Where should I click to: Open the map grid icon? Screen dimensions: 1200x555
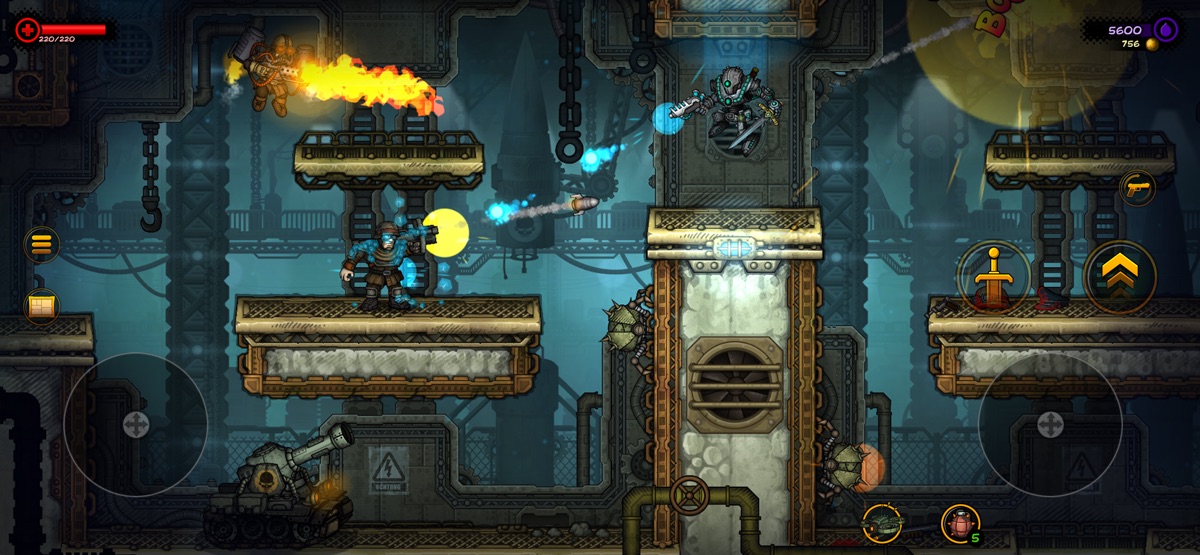41,305
